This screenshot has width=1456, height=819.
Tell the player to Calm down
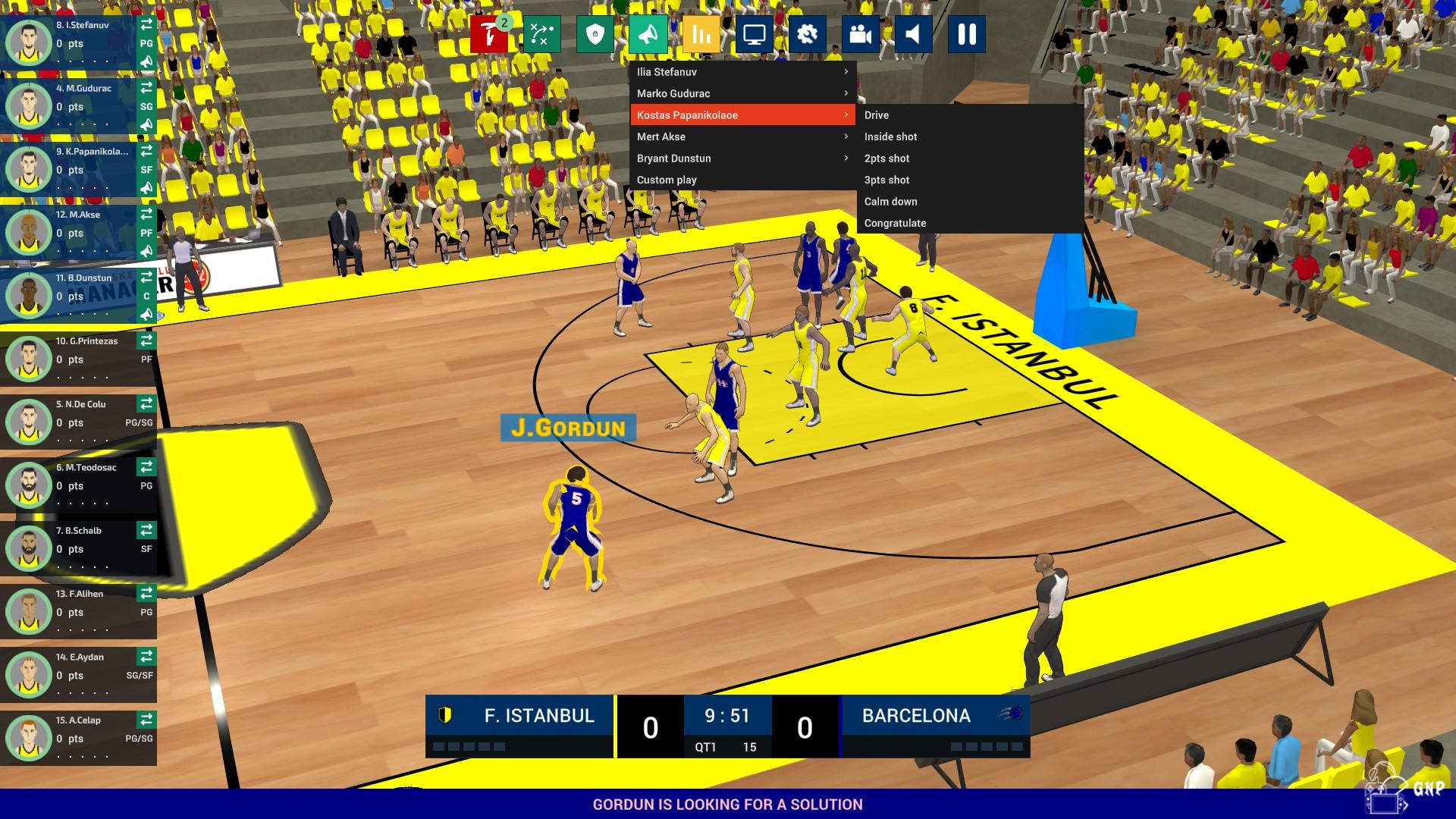(890, 202)
